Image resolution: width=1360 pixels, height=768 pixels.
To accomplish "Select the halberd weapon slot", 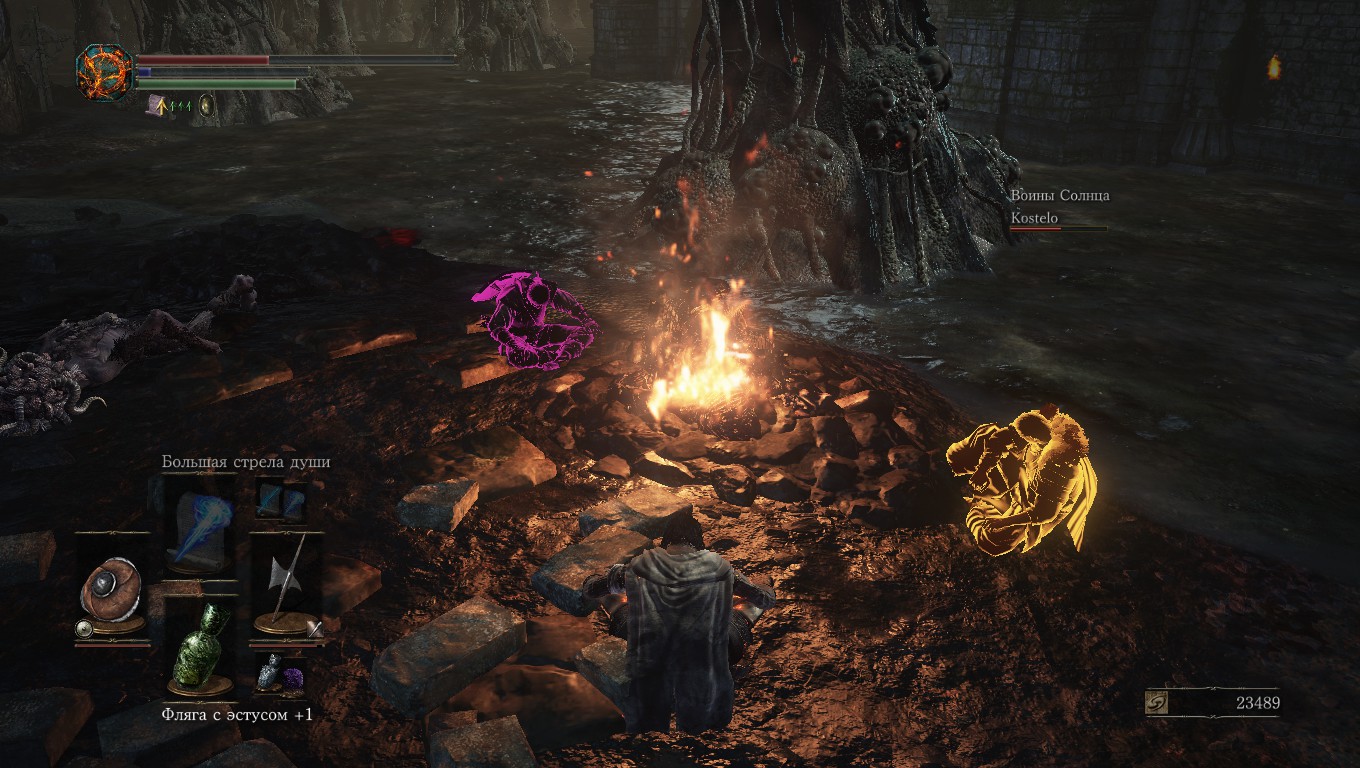I will tap(285, 585).
